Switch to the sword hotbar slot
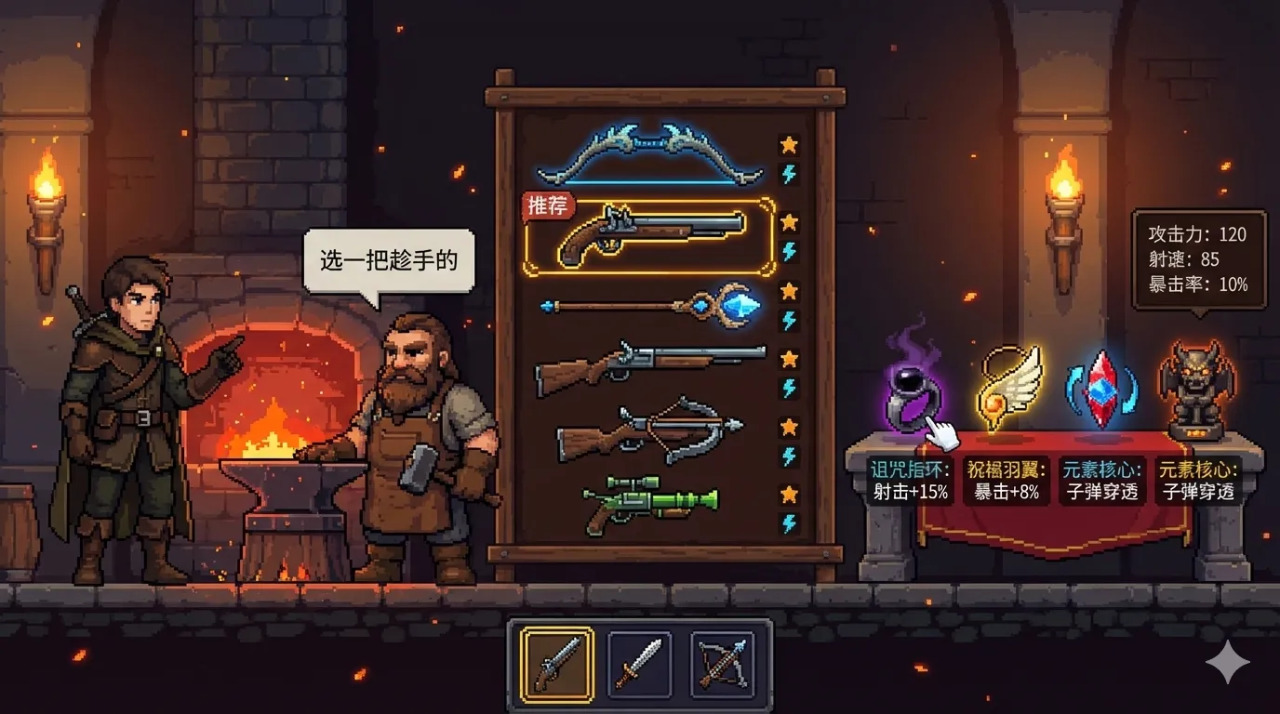The width and height of the screenshot is (1280, 714). click(640, 664)
